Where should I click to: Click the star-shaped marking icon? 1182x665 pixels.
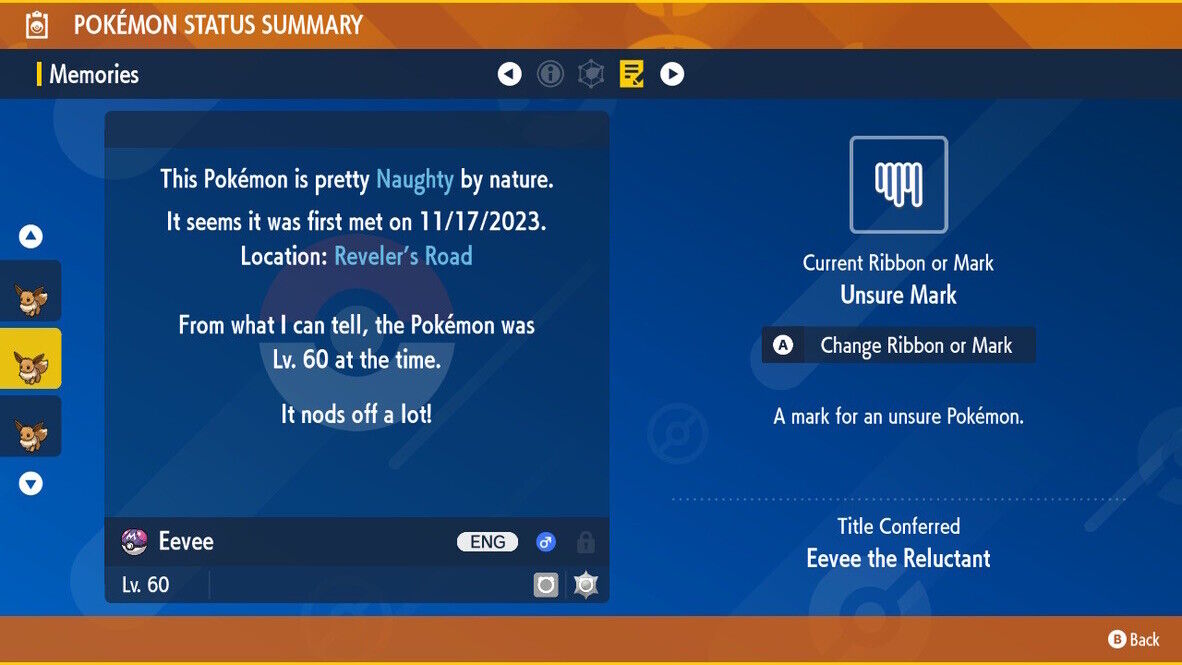[x=586, y=585]
